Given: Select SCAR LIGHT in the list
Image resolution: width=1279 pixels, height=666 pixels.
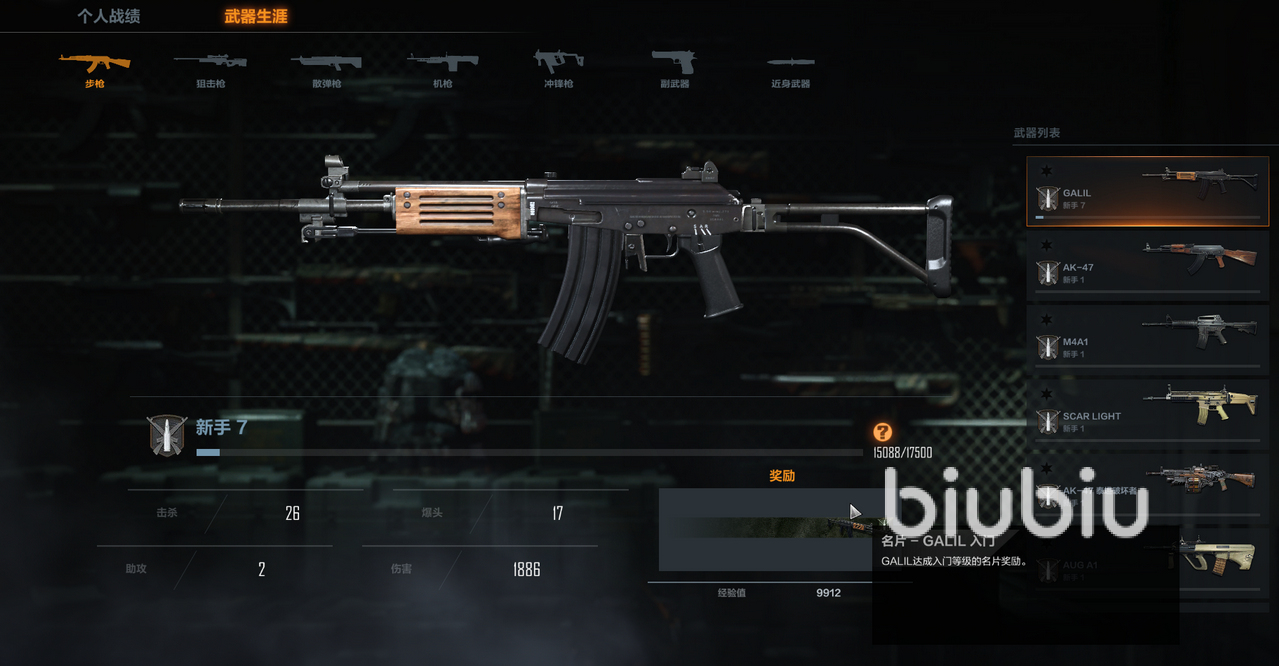Looking at the screenshot, I should [x=1147, y=414].
